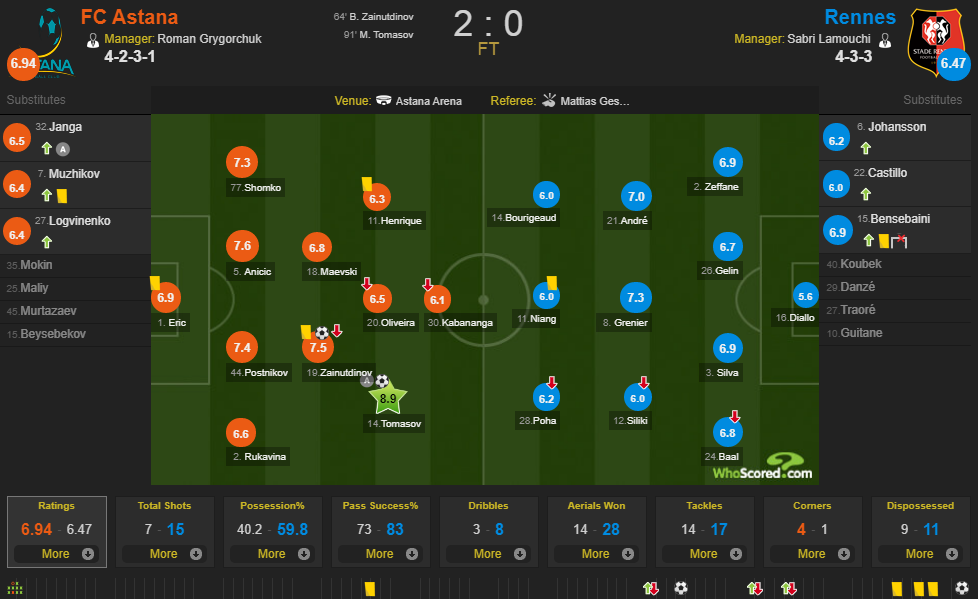
Task: Show more Total Shots details
Action: (x=163, y=553)
